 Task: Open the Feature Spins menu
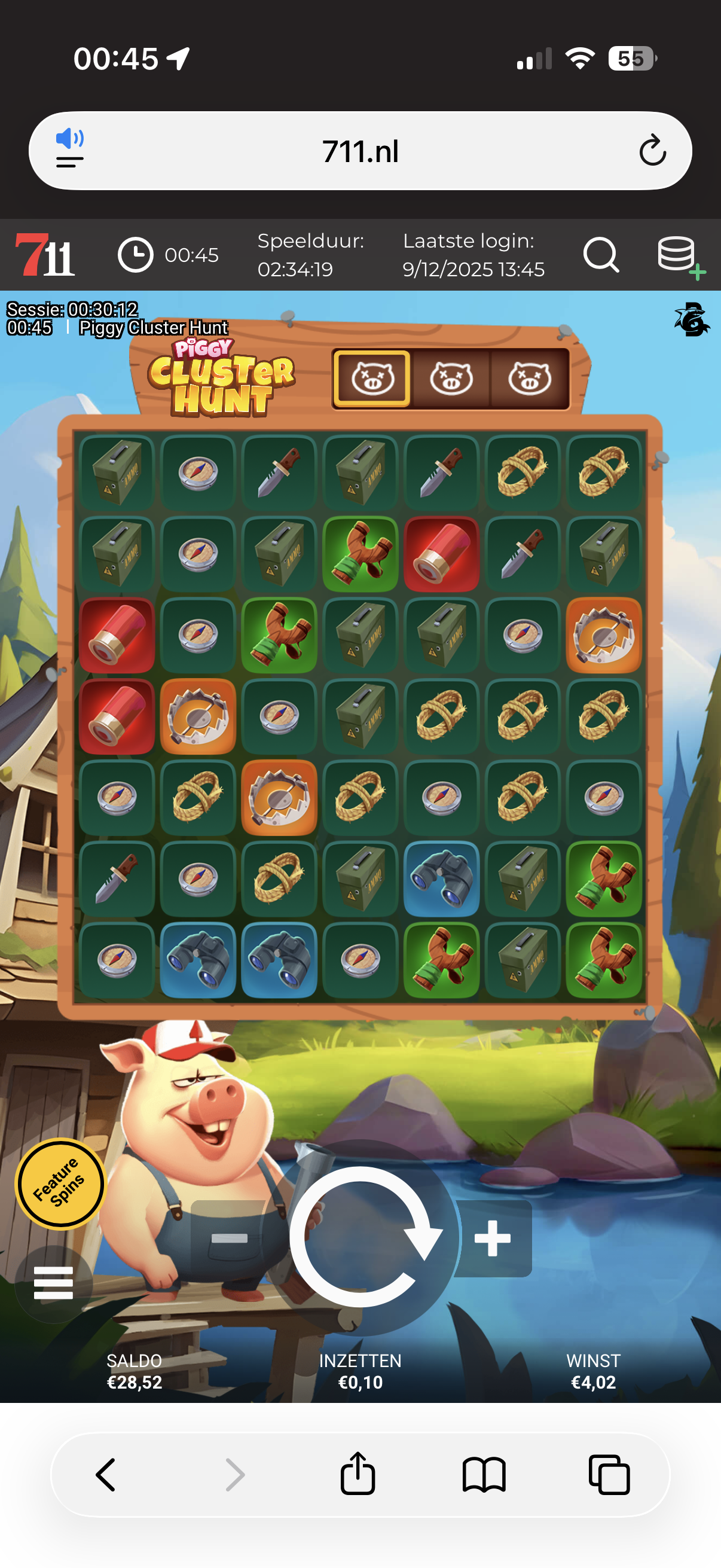point(59,1183)
